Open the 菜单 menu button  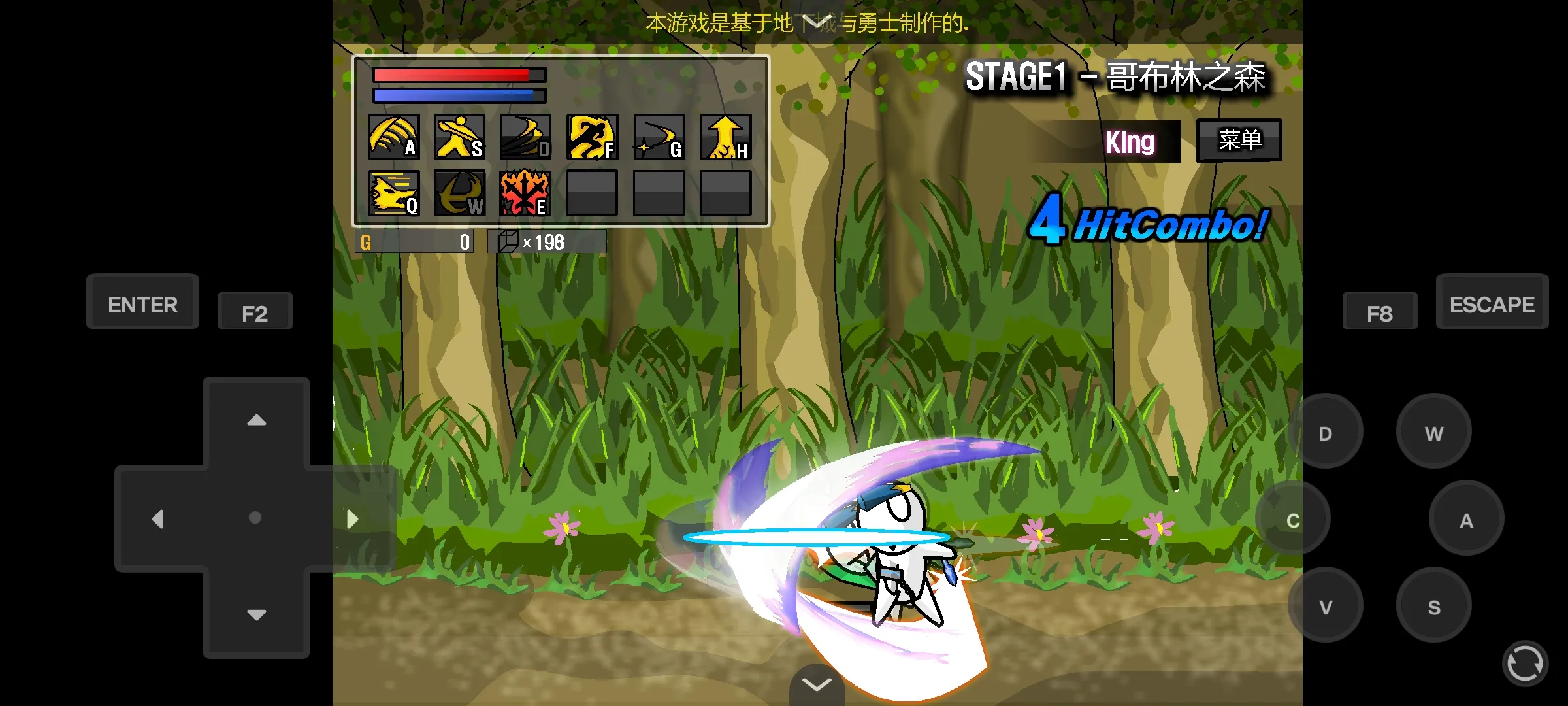coord(1238,139)
